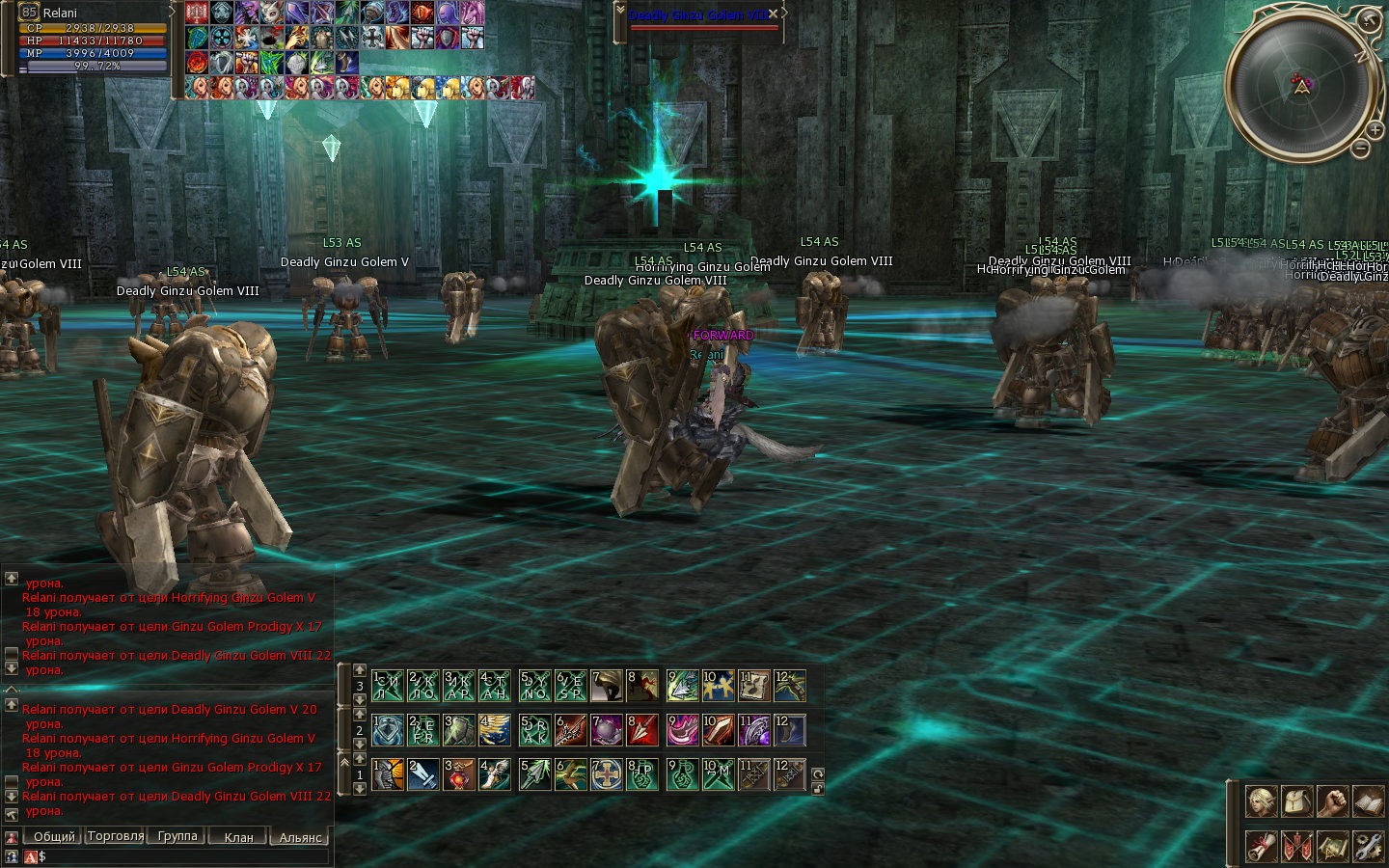Open the actions fist icon
Screen dimensions: 1389x868
1332,801
